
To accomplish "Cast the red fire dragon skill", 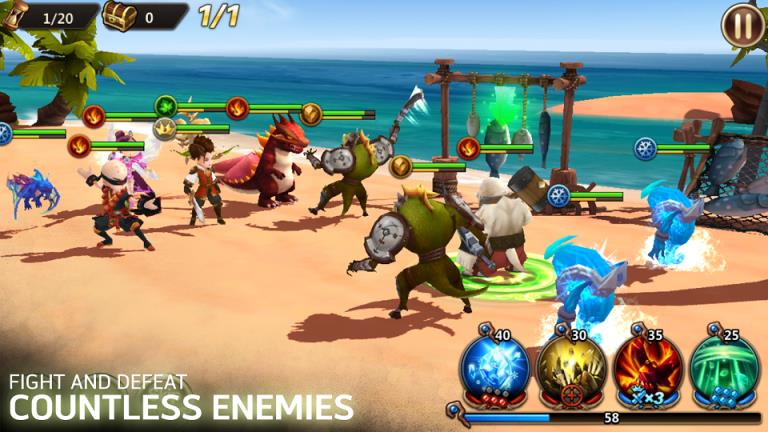I will [648, 370].
